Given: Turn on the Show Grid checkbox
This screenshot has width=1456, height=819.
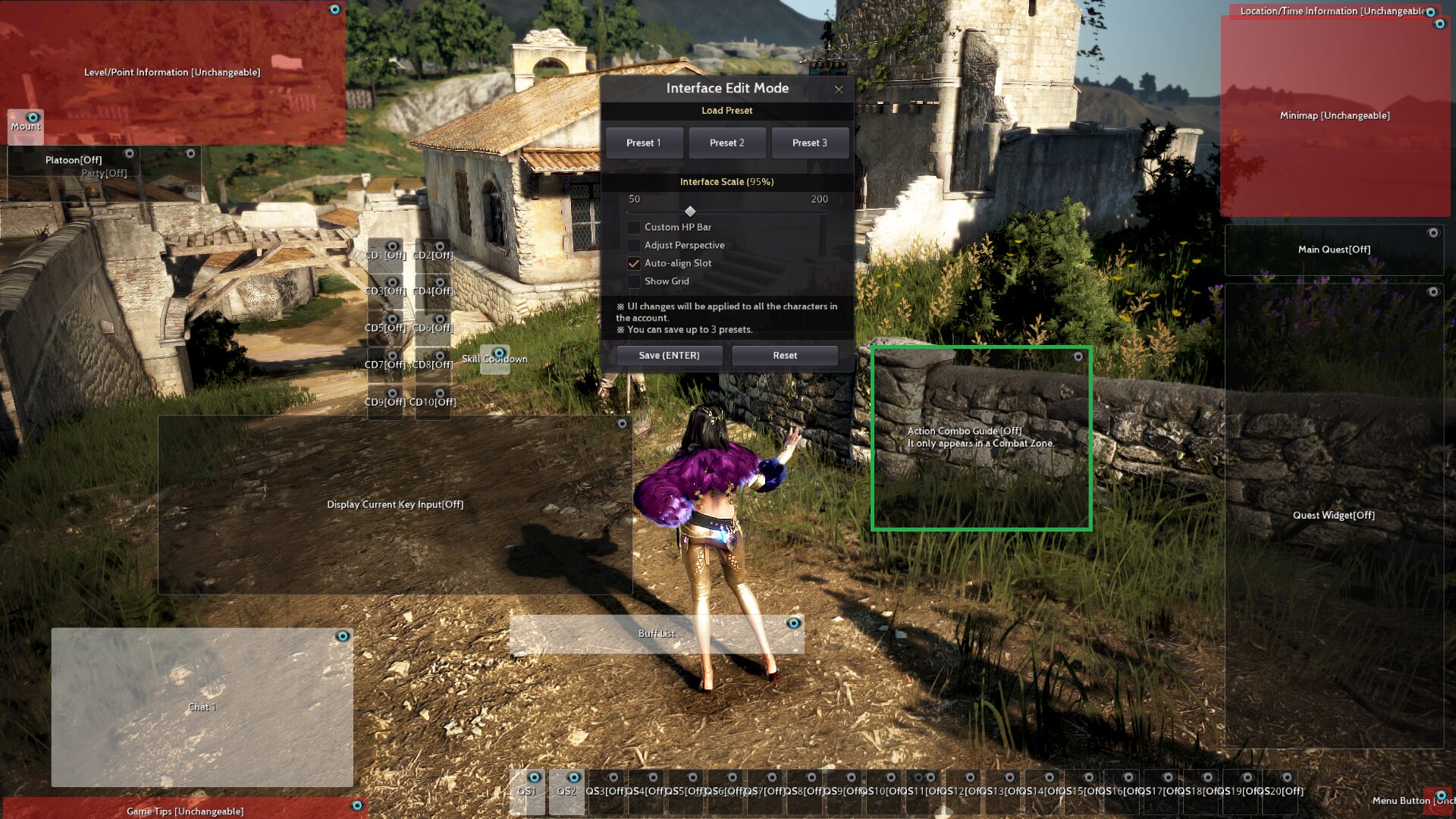Looking at the screenshot, I should coord(634,281).
